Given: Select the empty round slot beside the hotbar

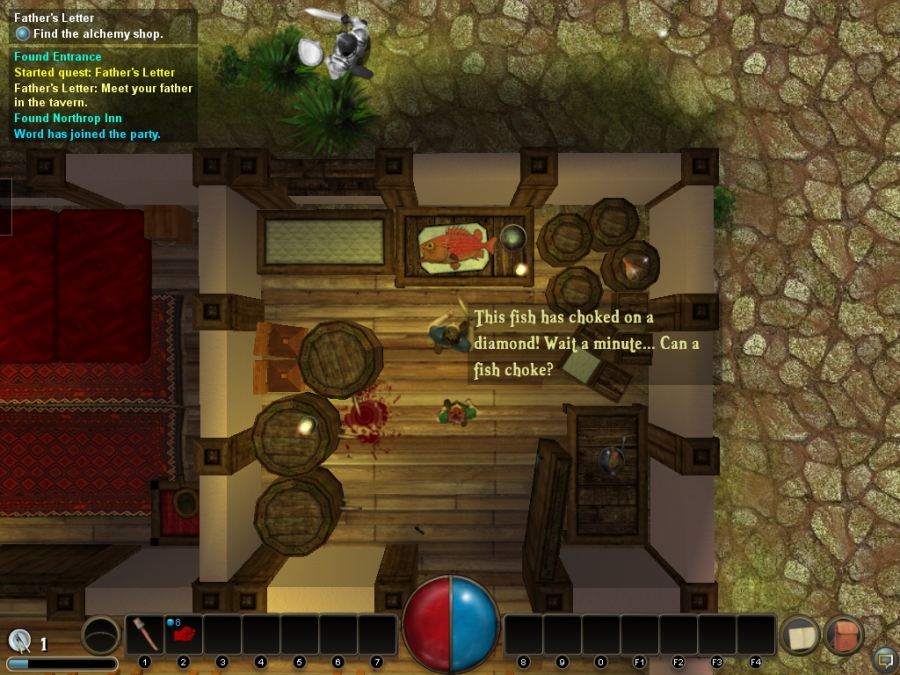Looking at the screenshot, I should click(100, 635).
